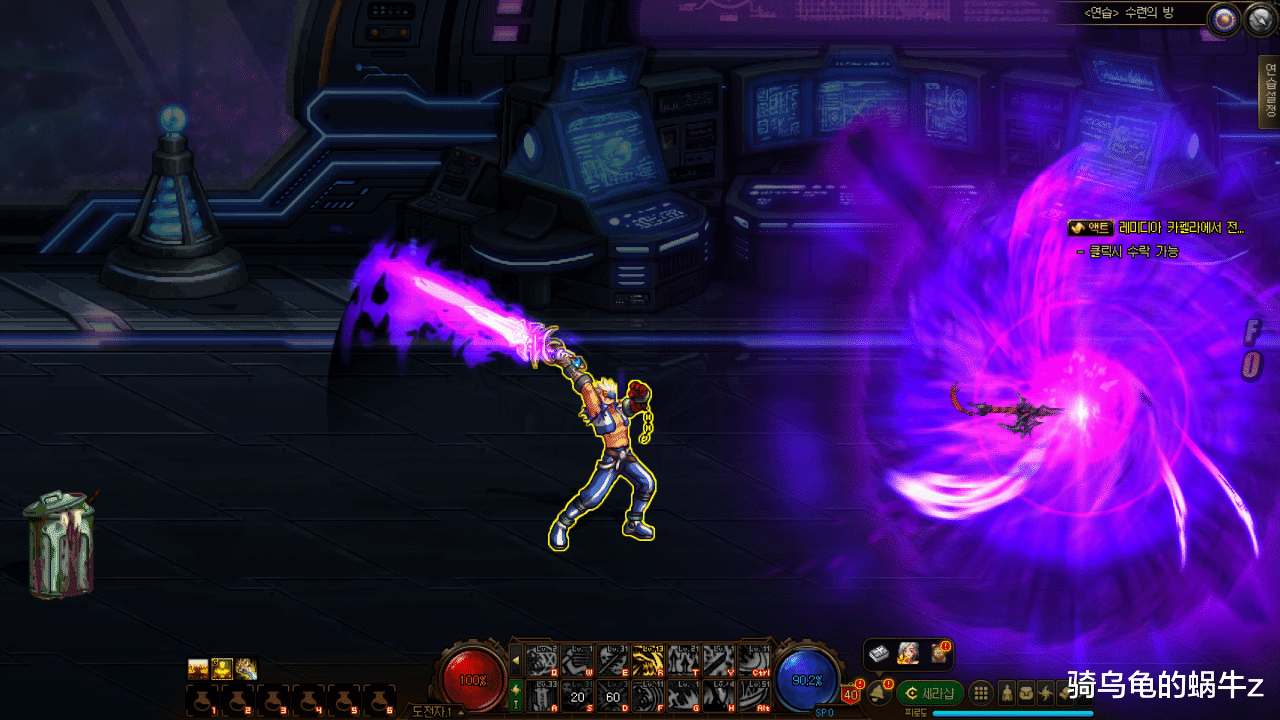Image resolution: width=1280 pixels, height=720 pixels.
Task: Open the white-haired character portrait notification
Action: [x=908, y=653]
